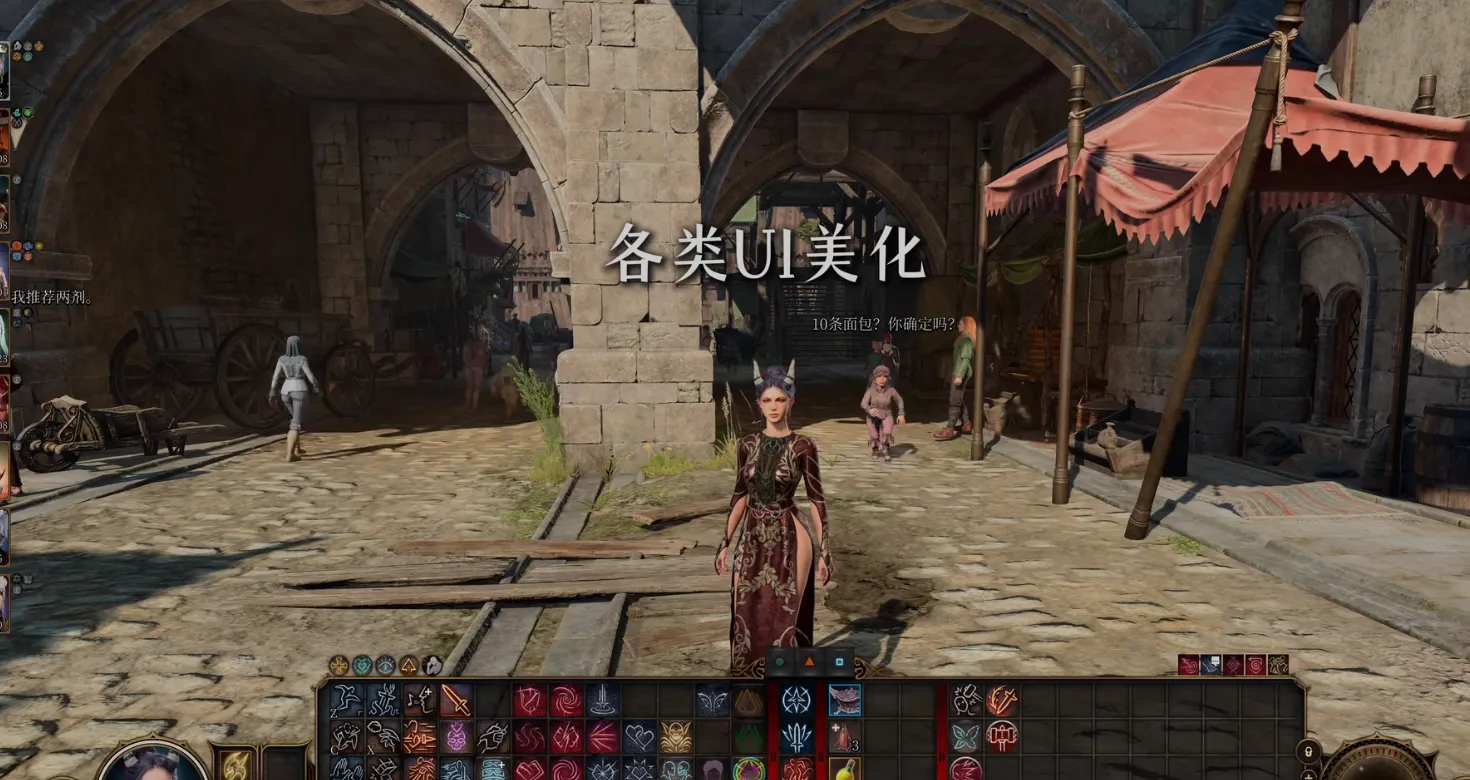This screenshot has width=1470, height=780.
Task: Click the food item stacked with quantity 3
Action: tap(845, 735)
